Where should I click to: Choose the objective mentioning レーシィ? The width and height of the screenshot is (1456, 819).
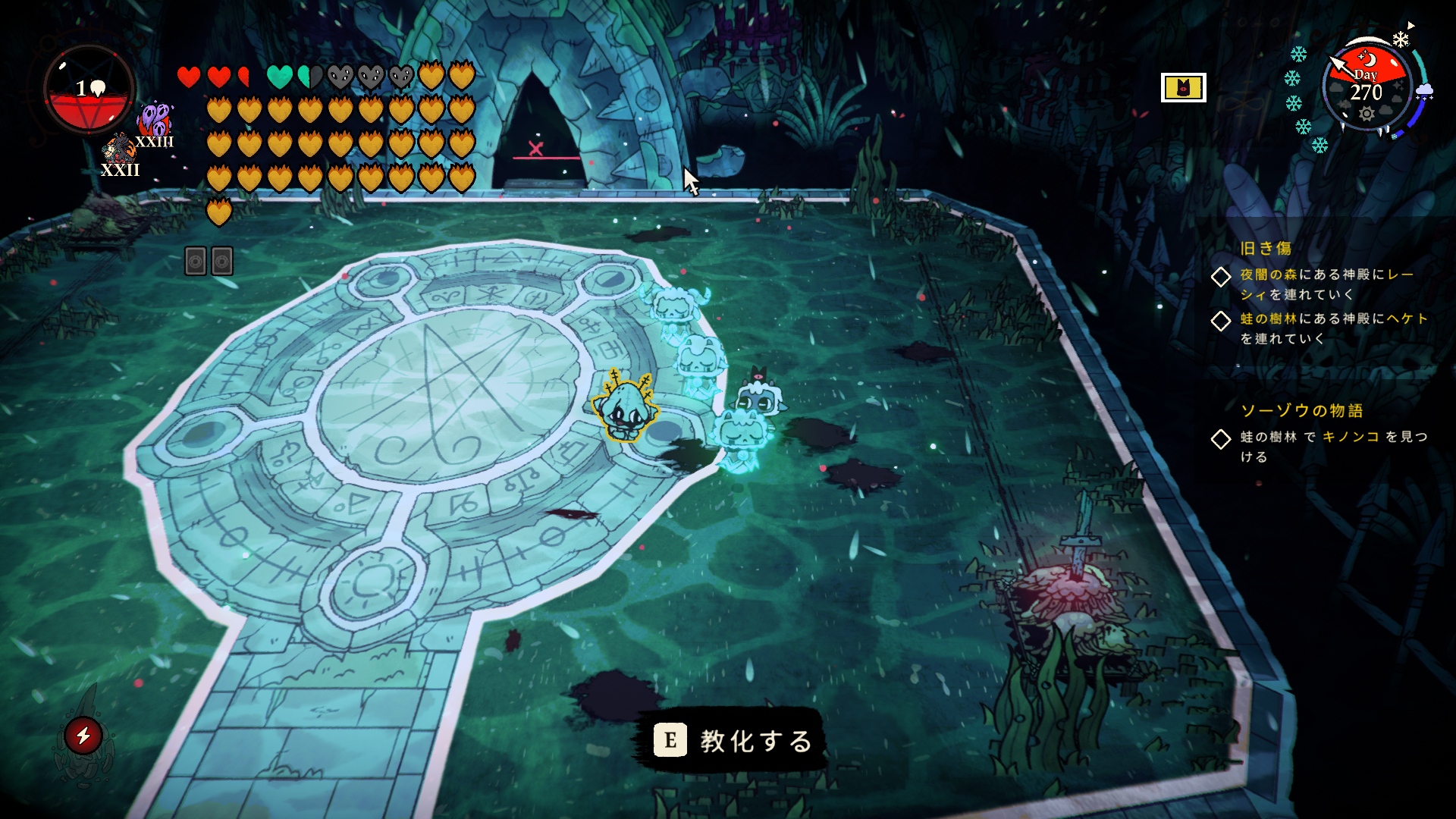[x=1326, y=284]
